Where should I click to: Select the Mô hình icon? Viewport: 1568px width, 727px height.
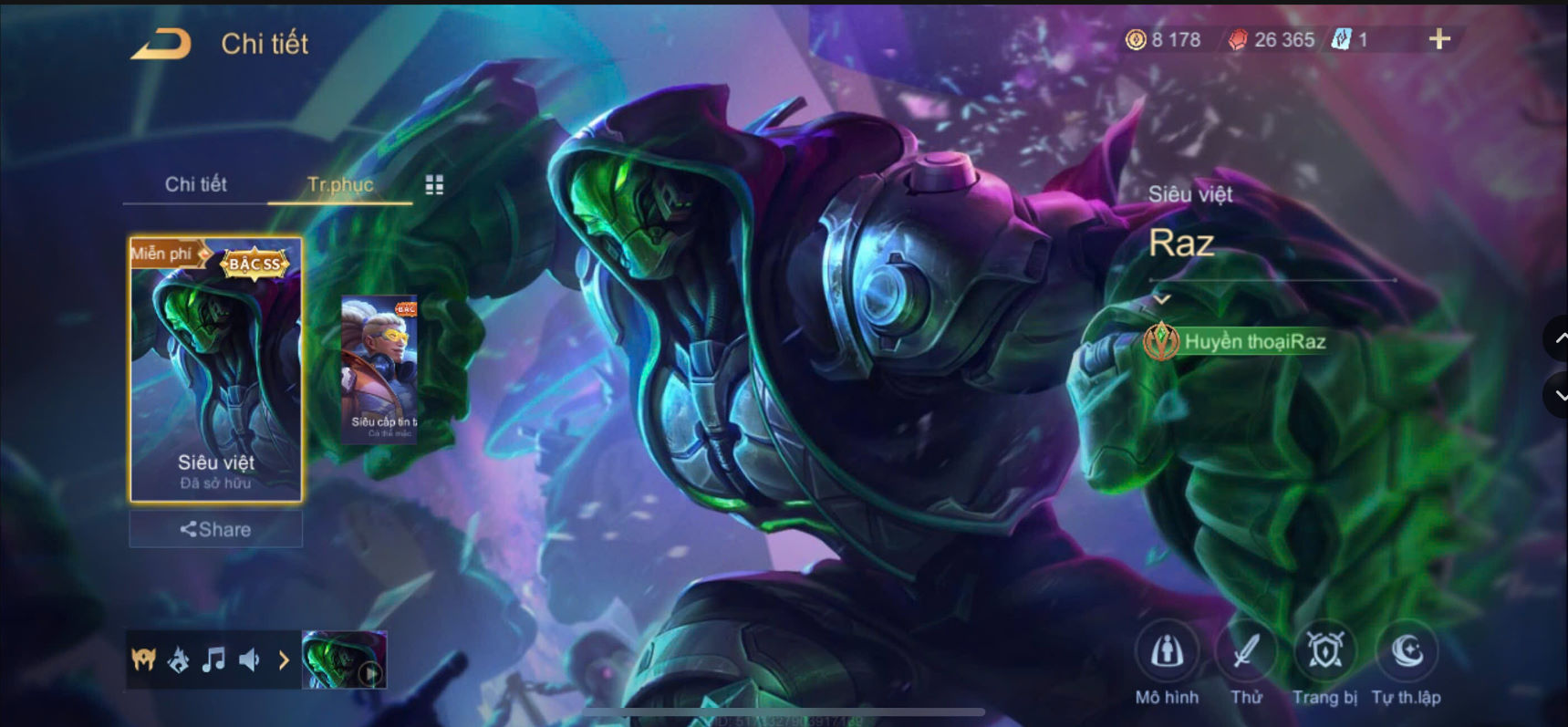1168,651
